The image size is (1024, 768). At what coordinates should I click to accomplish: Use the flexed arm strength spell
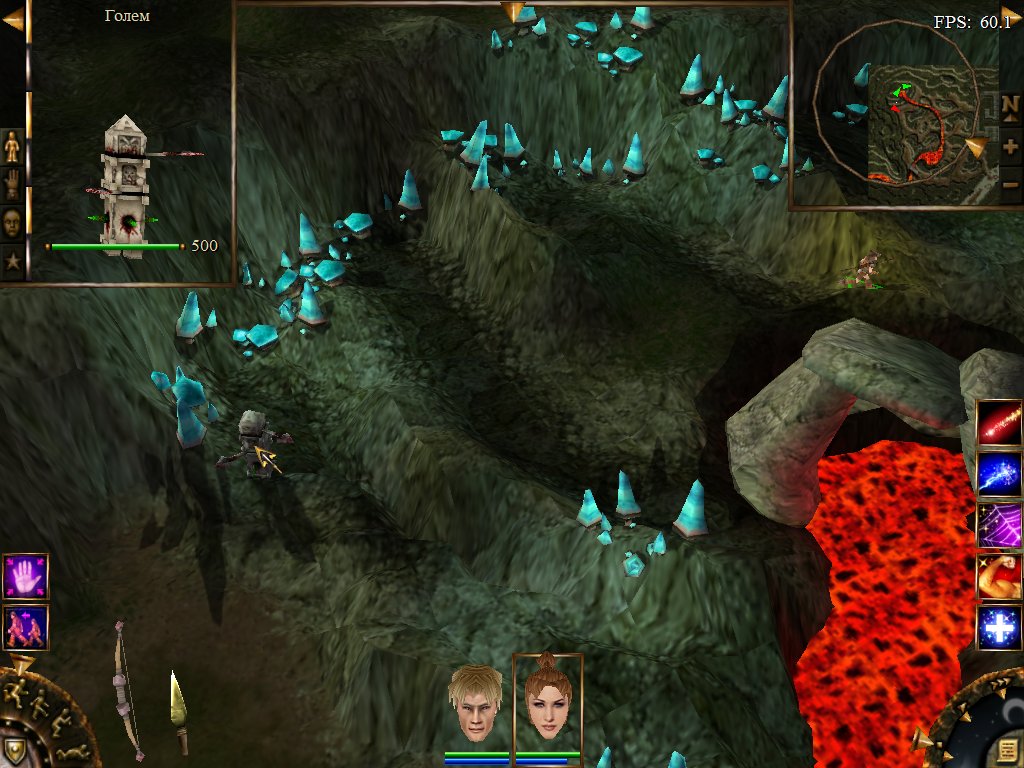pos(999,577)
